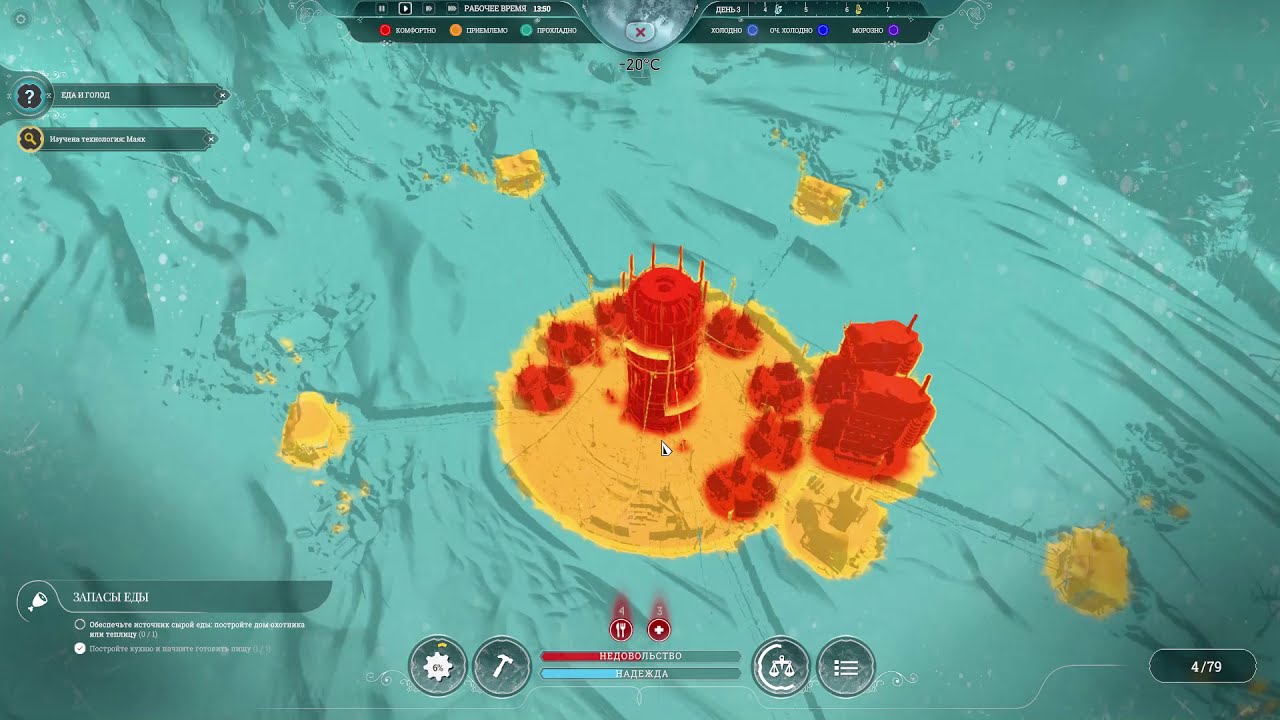Switch to triple fast-forward speed
This screenshot has height=720, width=1280.
point(452,8)
